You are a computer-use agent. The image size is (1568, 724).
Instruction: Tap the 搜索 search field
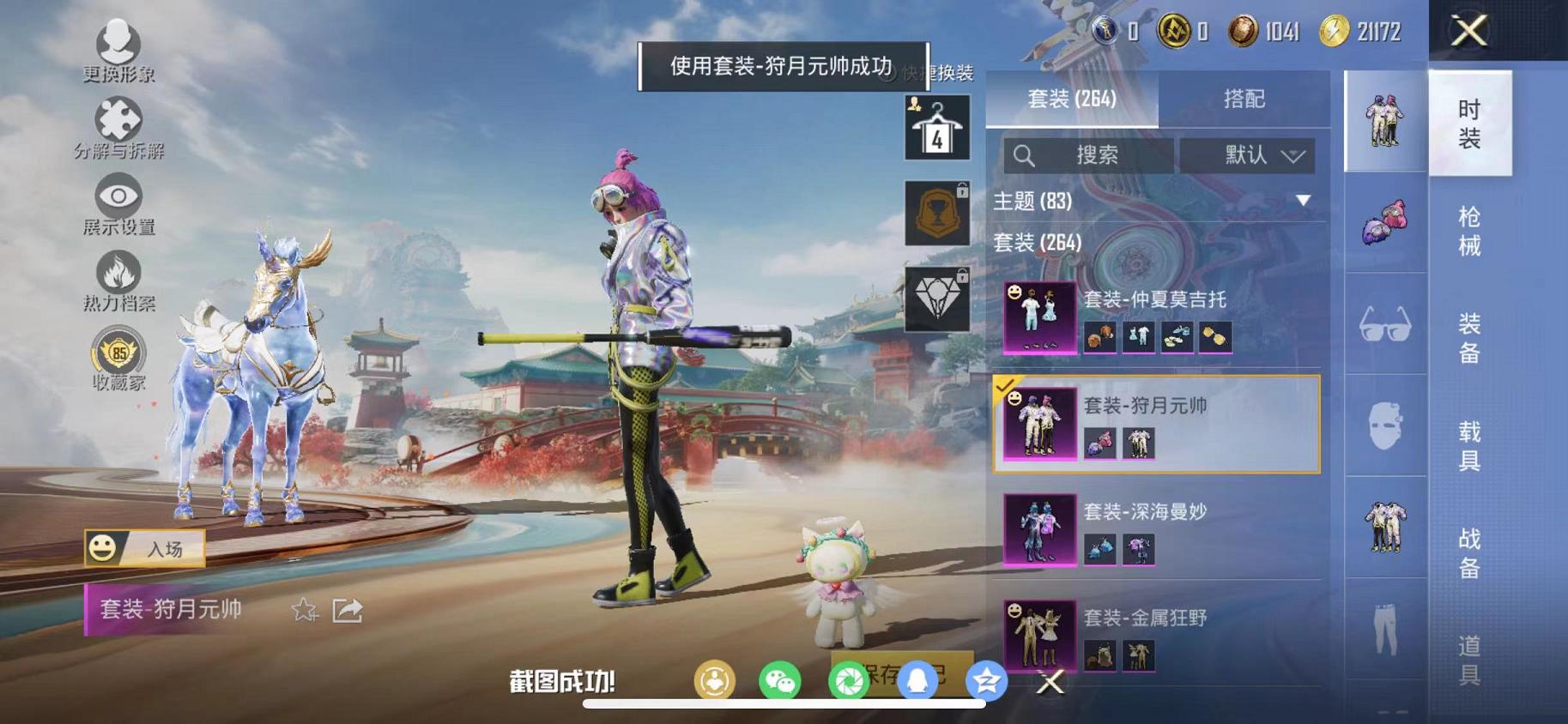coord(1086,155)
